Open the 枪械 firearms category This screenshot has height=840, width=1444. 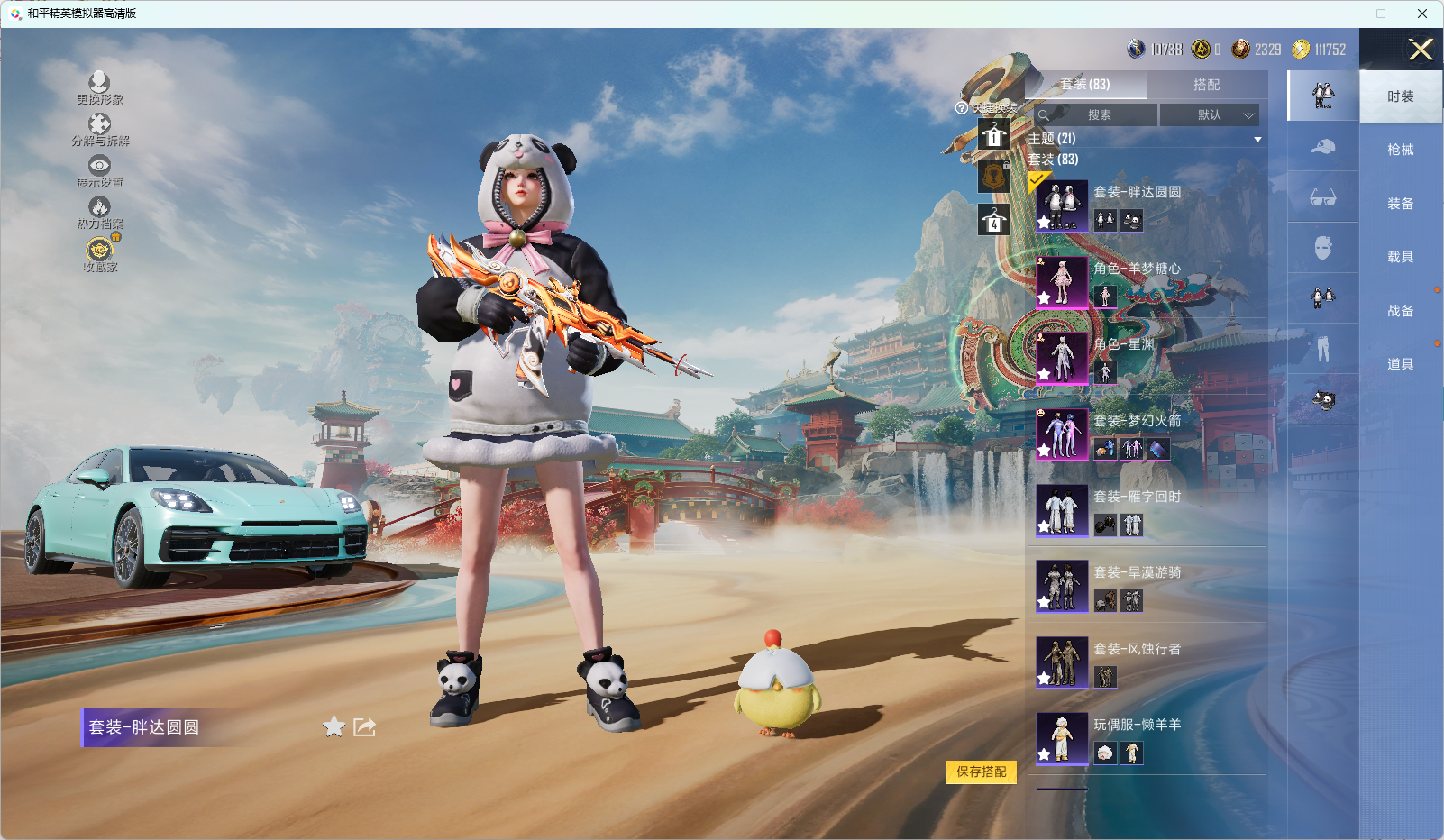click(1400, 150)
